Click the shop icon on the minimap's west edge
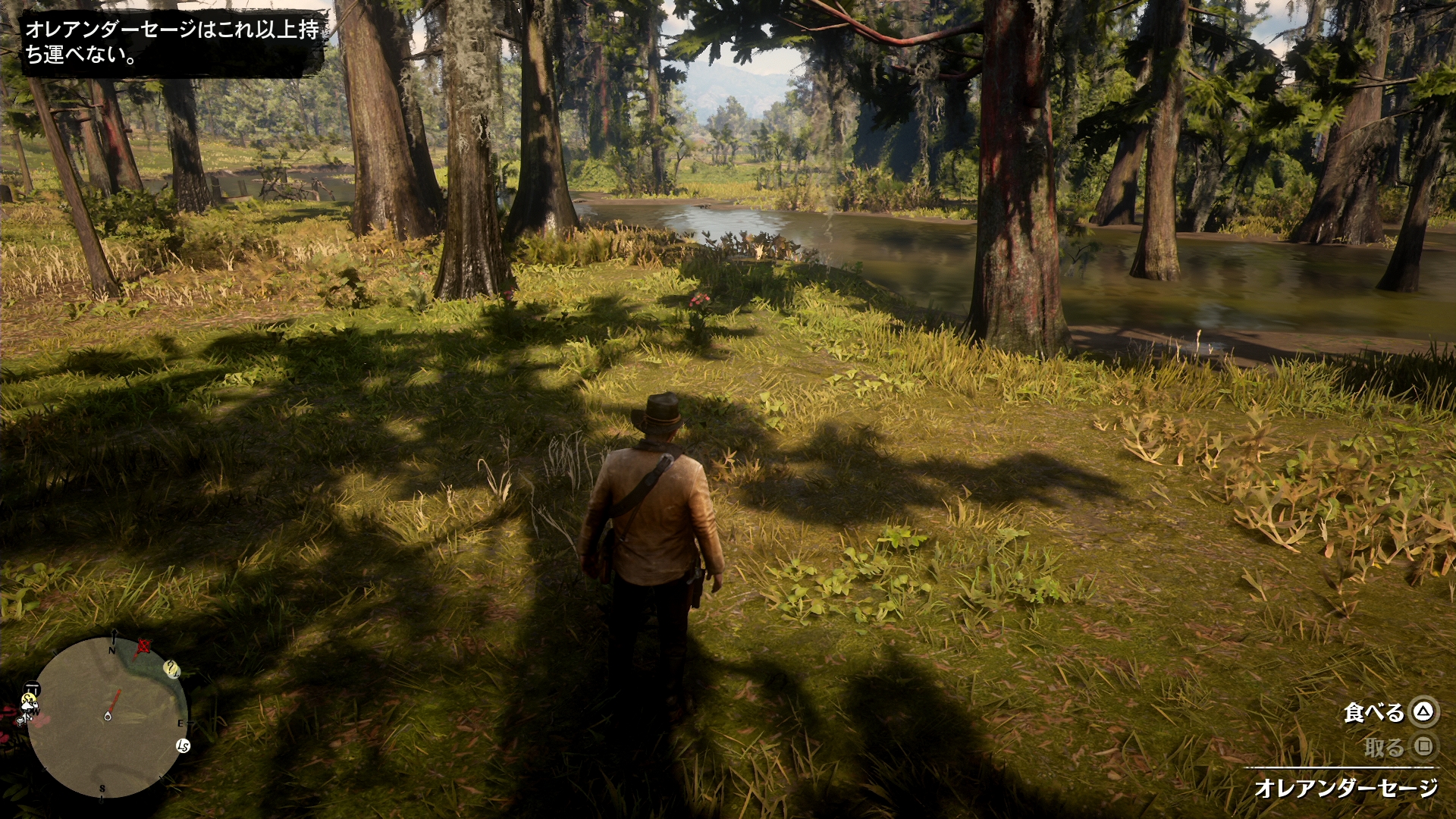 point(33,687)
